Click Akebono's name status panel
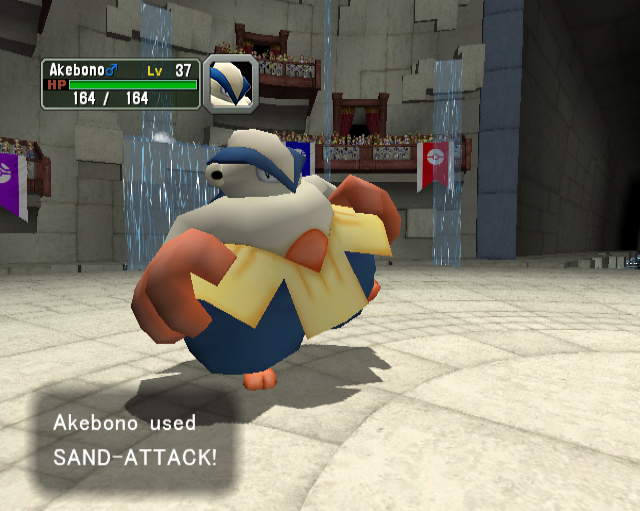The width and height of the screenshot is (640, 511). pos(120,83)
